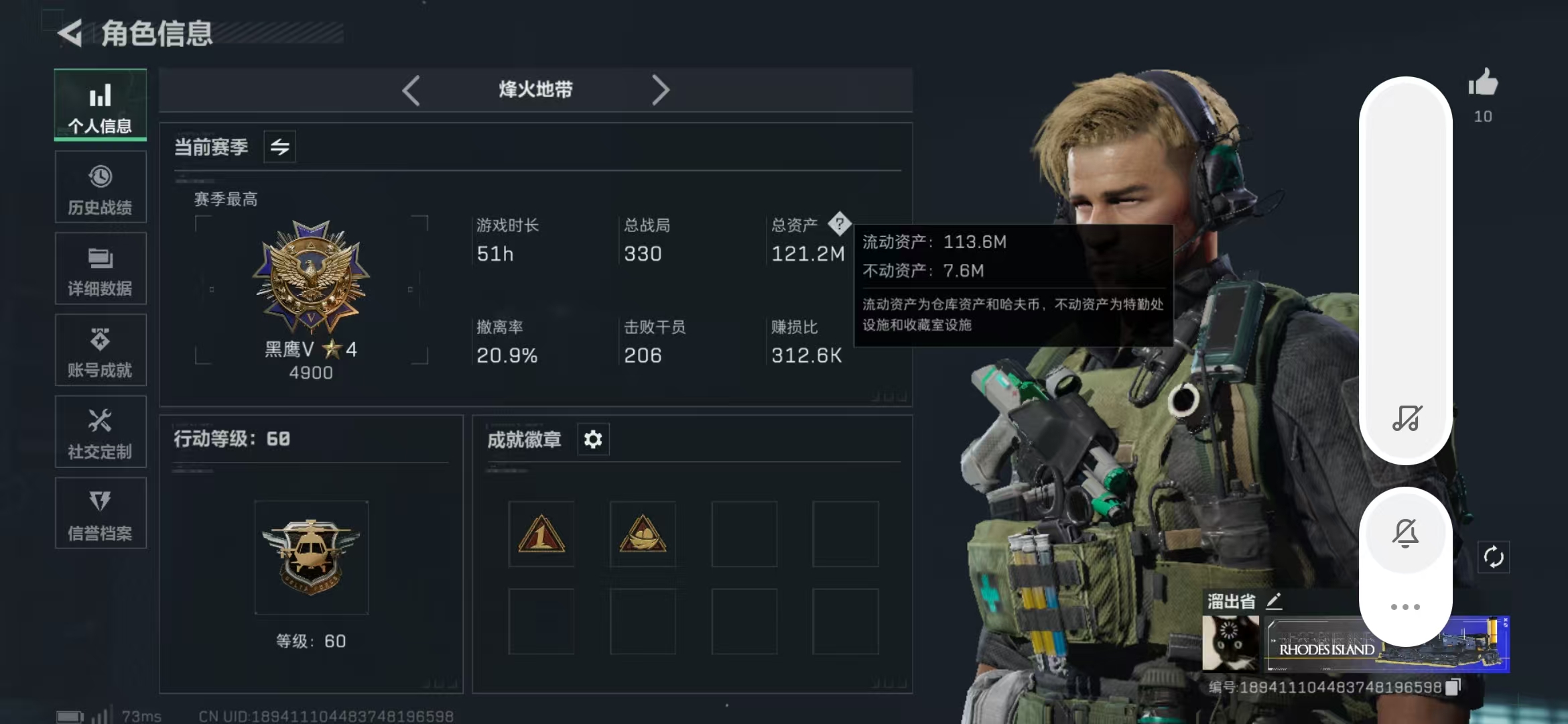This screenshot has width=1568, height=724.
Task: Edit the nickname 溜出省 via pencil icon
Action: (x=1273, y=600)
